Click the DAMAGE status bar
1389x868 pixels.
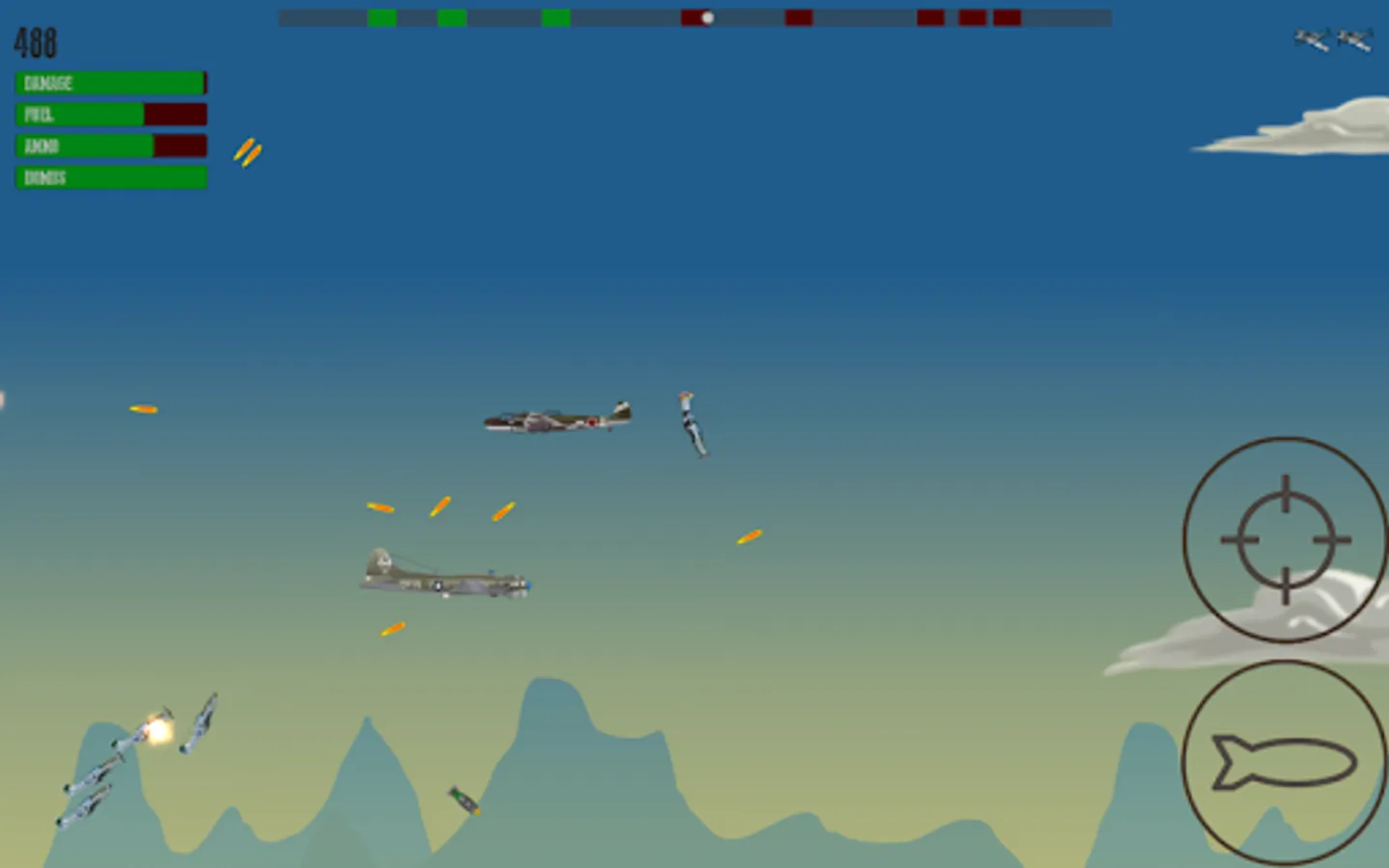[x=109, y=83]
